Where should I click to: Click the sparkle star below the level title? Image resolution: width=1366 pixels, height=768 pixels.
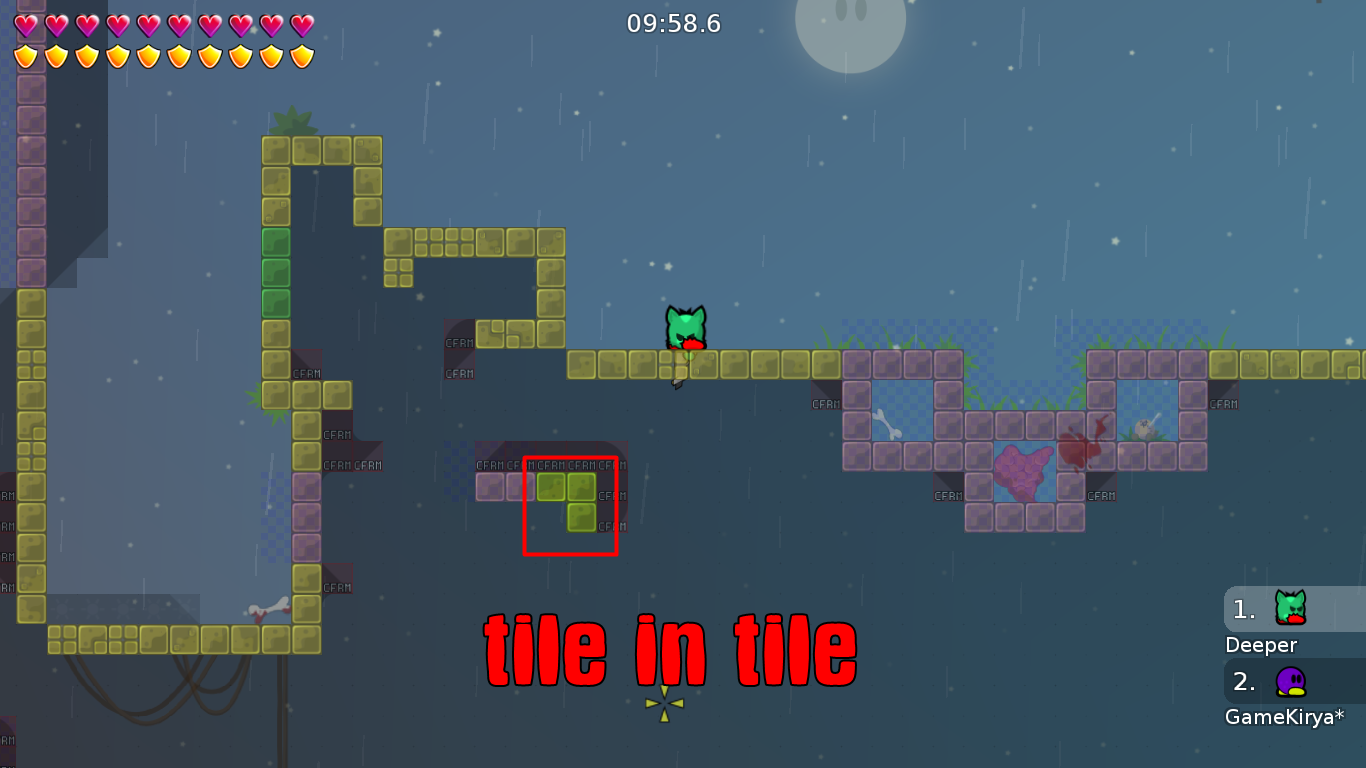click(x=663, y=703)
